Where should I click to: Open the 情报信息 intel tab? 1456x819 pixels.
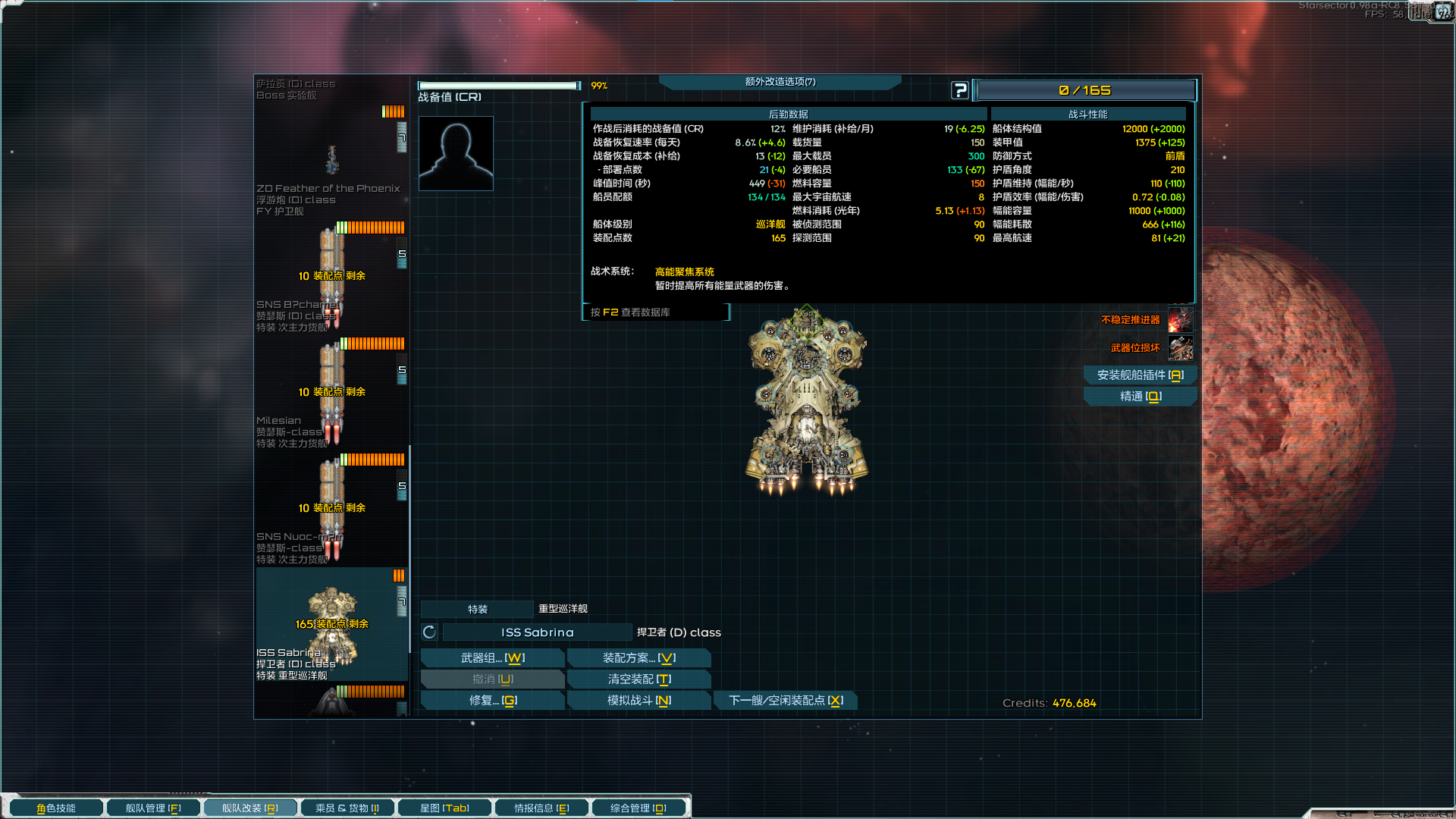(541, 808)
